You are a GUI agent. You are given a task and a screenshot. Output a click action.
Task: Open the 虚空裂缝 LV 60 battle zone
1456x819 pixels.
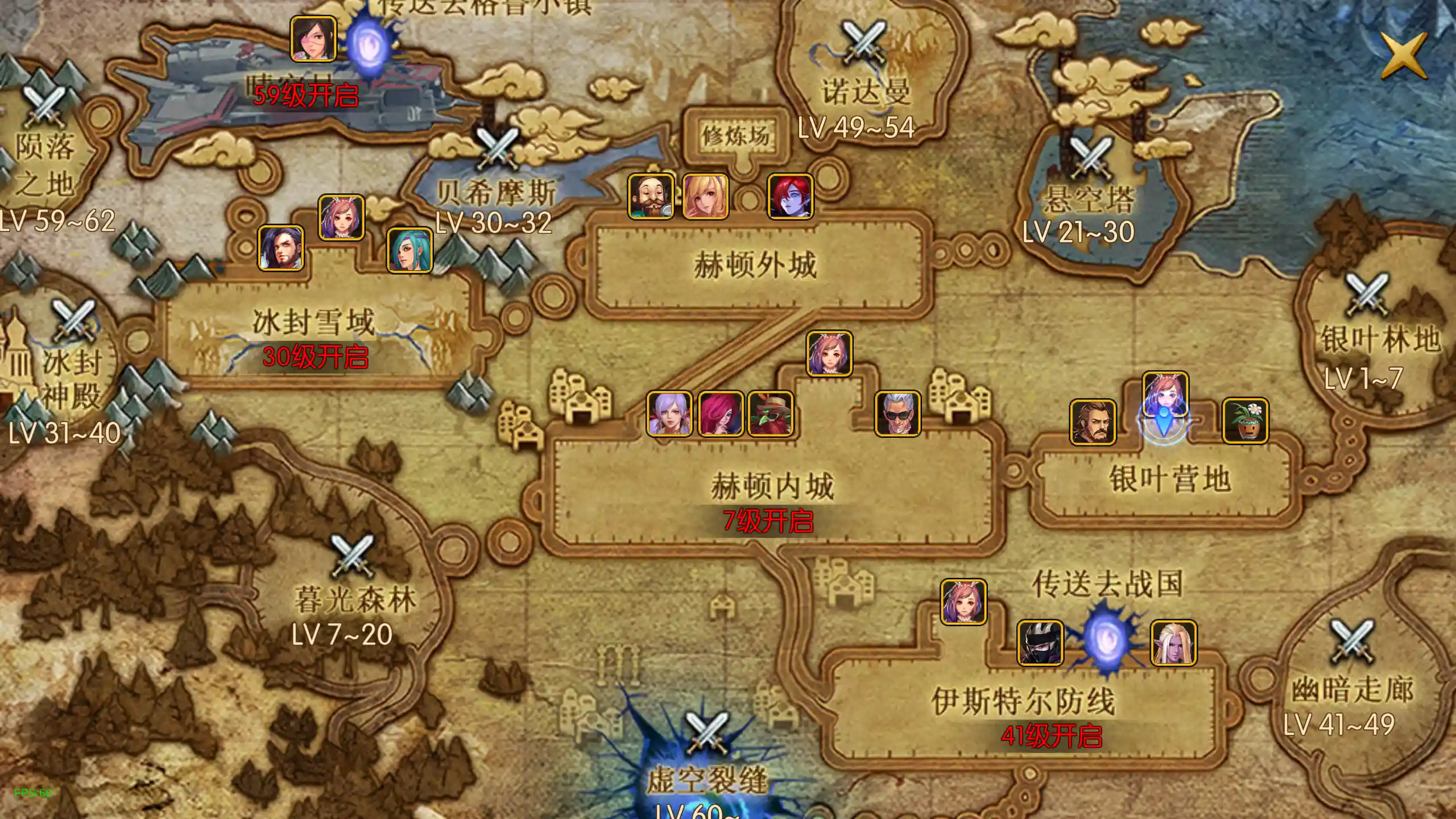(x=705, y=756)
